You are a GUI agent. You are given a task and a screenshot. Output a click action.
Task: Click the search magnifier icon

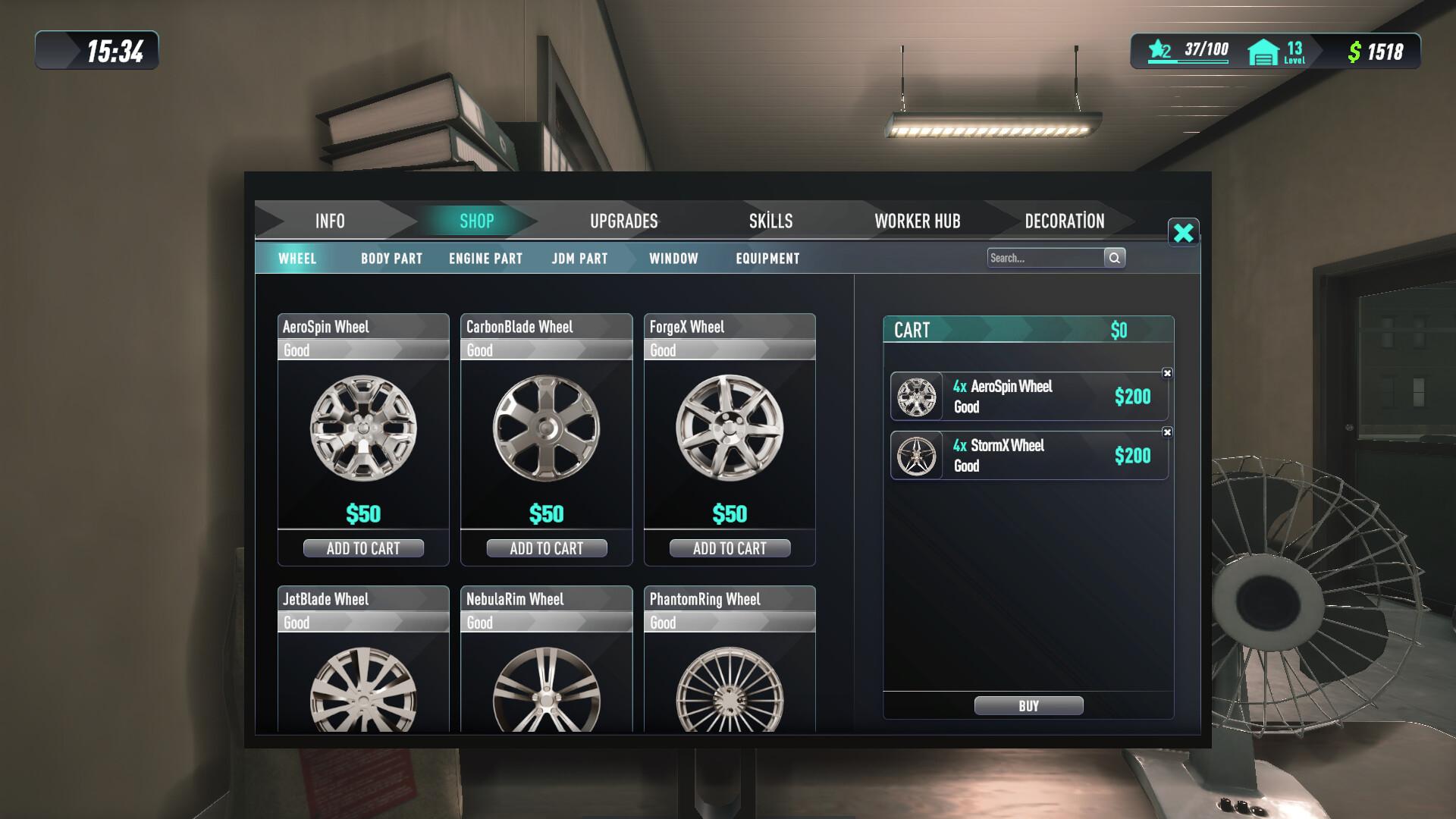pyautogui.click(x=1114, y=258)
